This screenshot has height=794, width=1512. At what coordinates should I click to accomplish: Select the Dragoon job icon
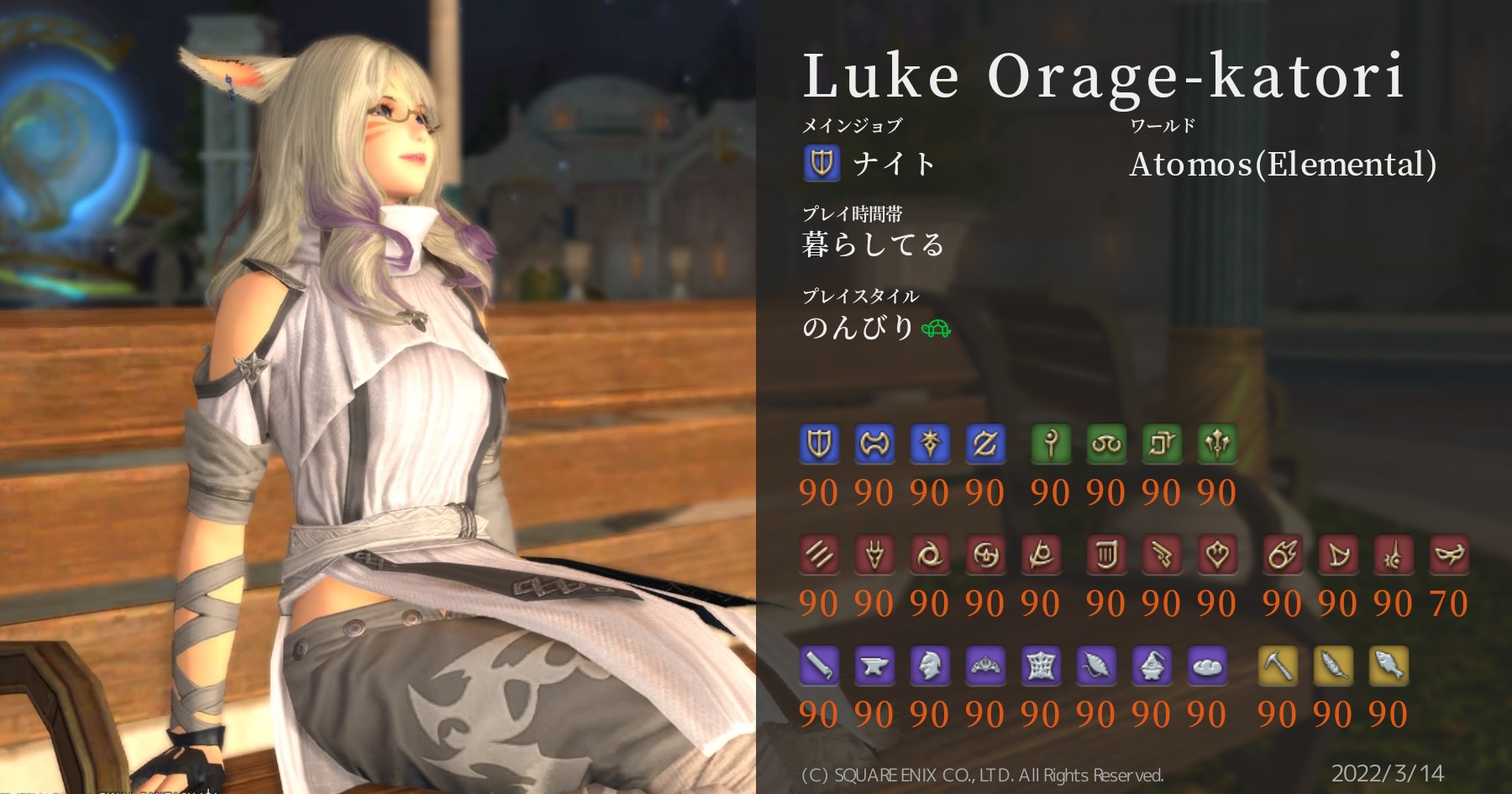873,555
